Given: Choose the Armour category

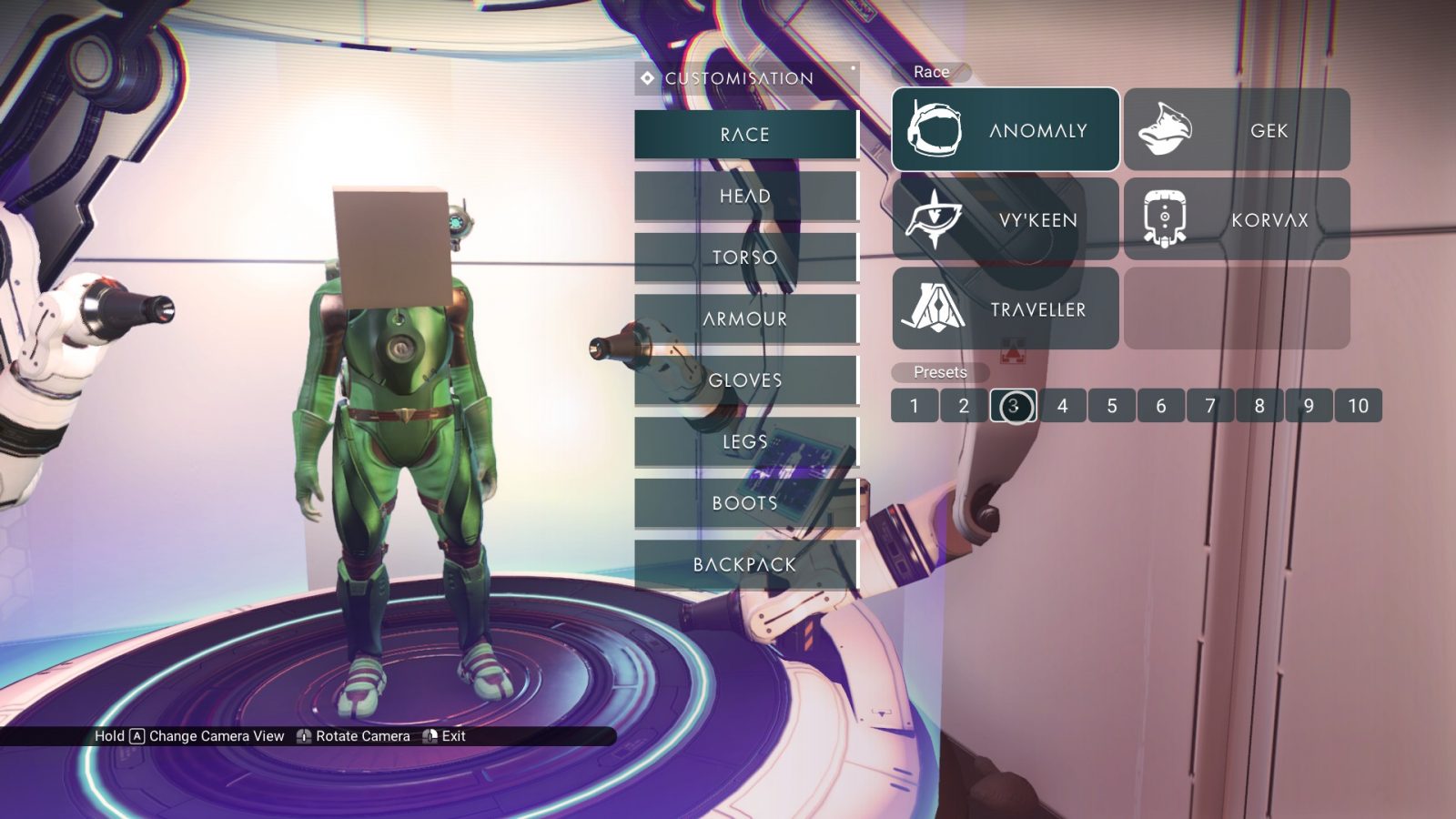Looking at the screenshot, I should tap(745, 318).
